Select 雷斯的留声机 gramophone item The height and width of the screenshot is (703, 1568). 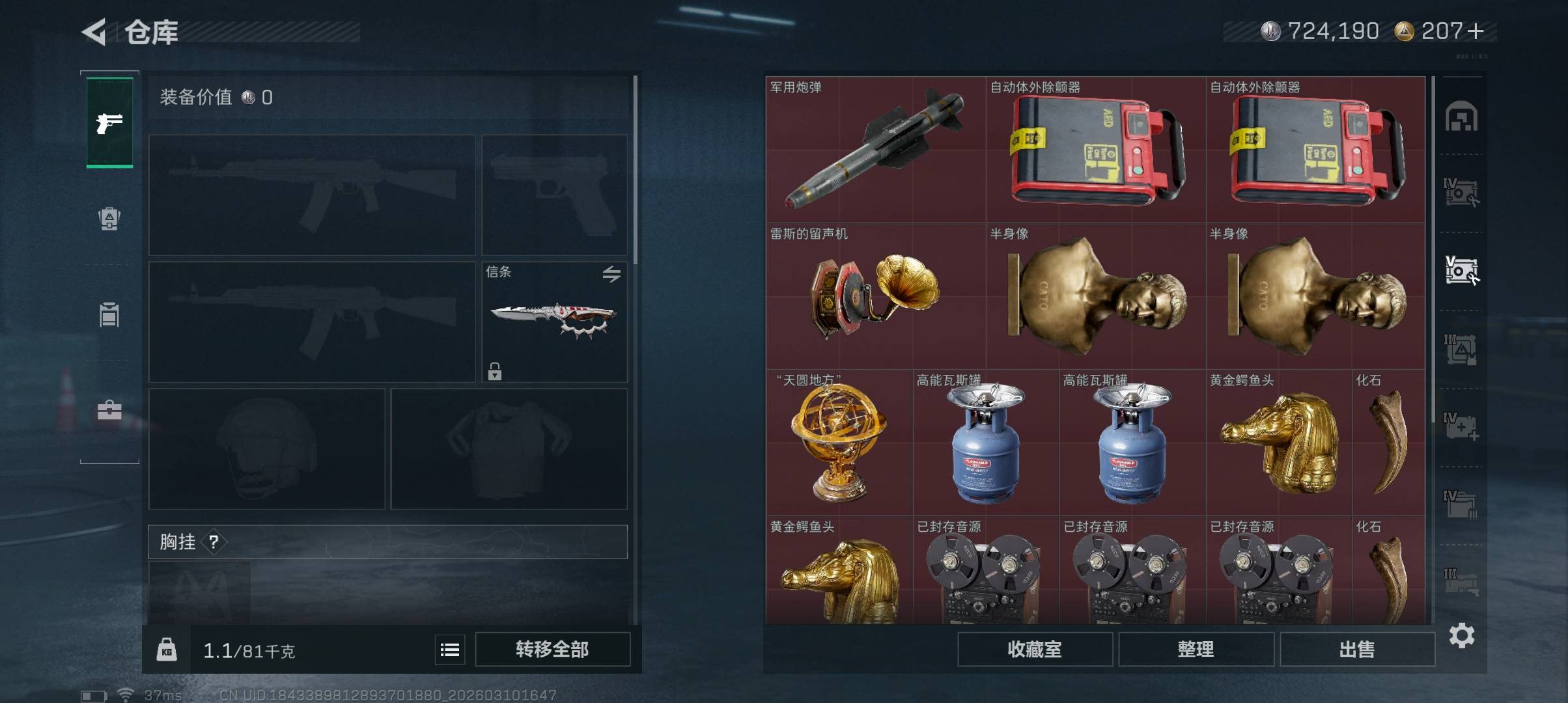[875, 296]
